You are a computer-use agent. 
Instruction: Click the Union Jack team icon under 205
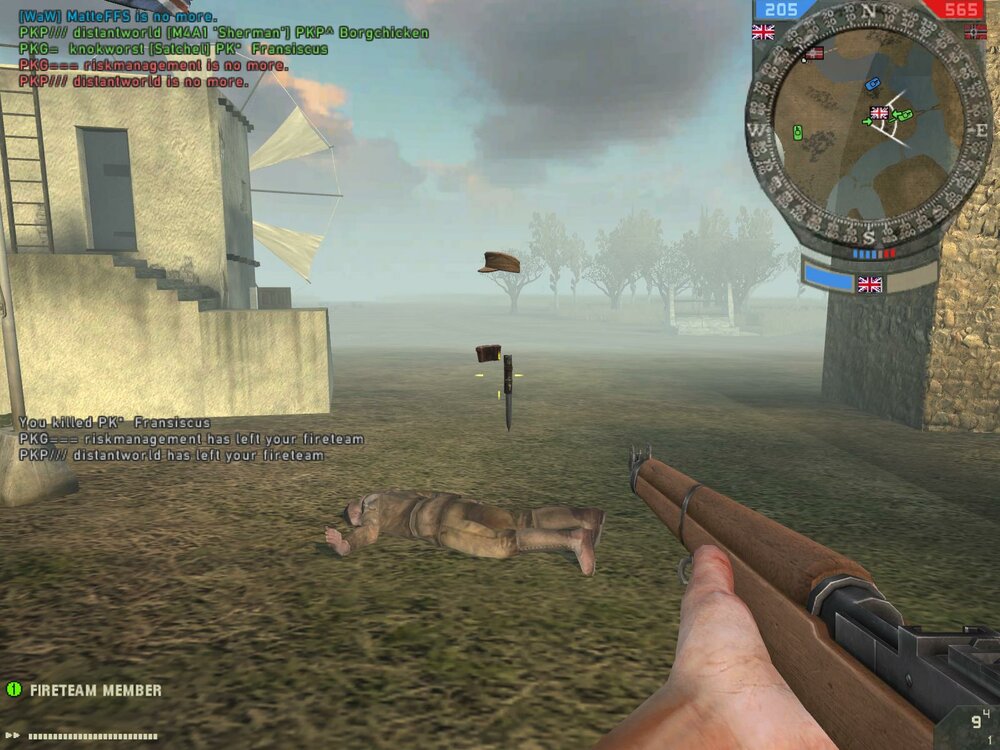click(763, 31)
